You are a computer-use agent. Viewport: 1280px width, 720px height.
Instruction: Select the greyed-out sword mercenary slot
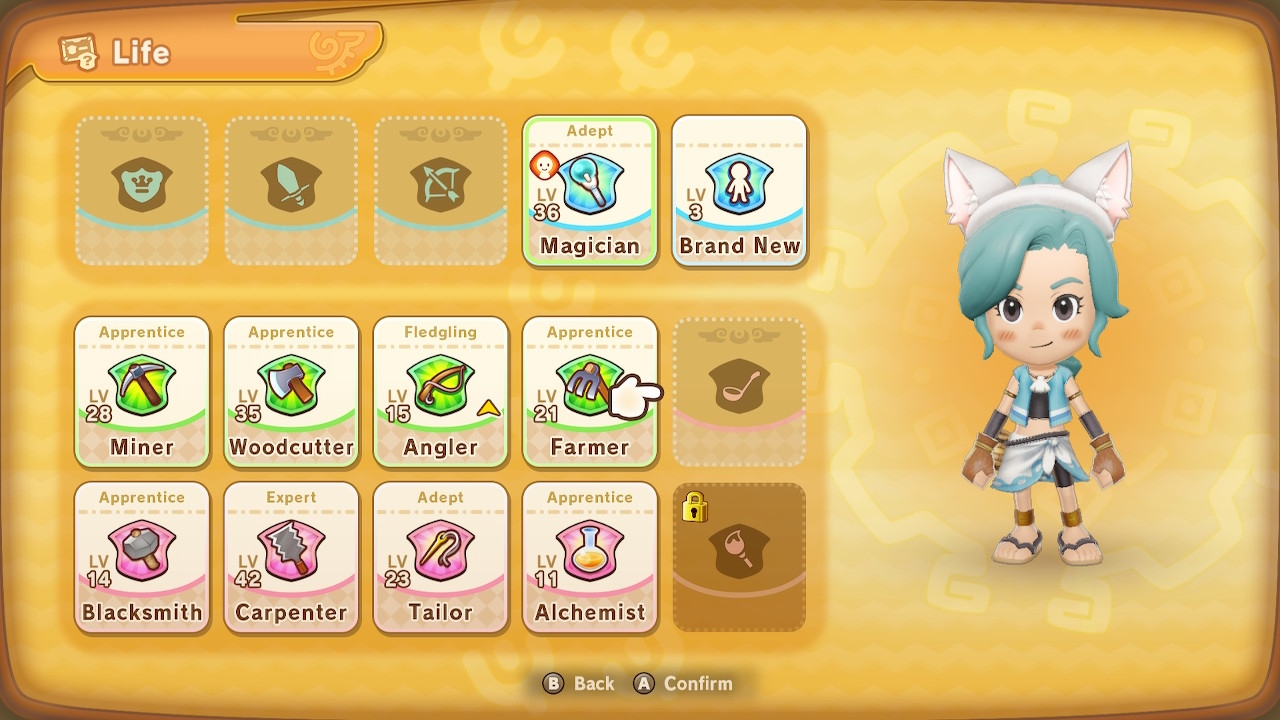click(x=291, y=192)
